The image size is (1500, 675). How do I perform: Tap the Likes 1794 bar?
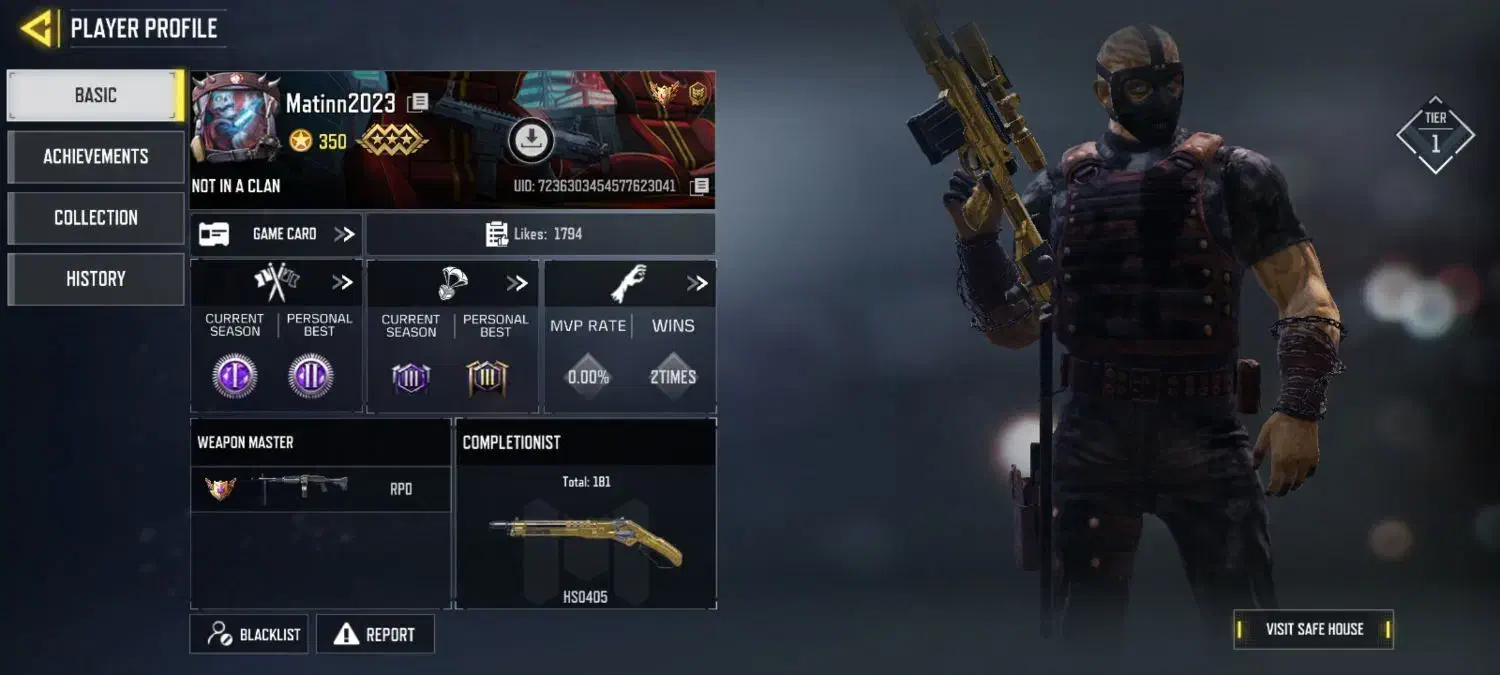[x=540, y=234]
